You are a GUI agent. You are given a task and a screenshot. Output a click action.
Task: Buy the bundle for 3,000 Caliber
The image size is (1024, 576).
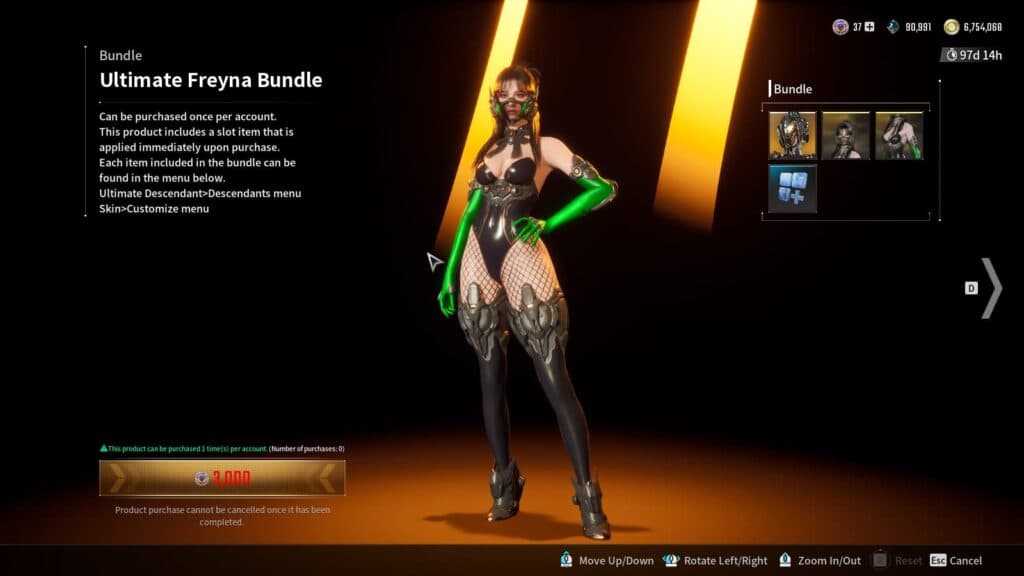(222, 478)
